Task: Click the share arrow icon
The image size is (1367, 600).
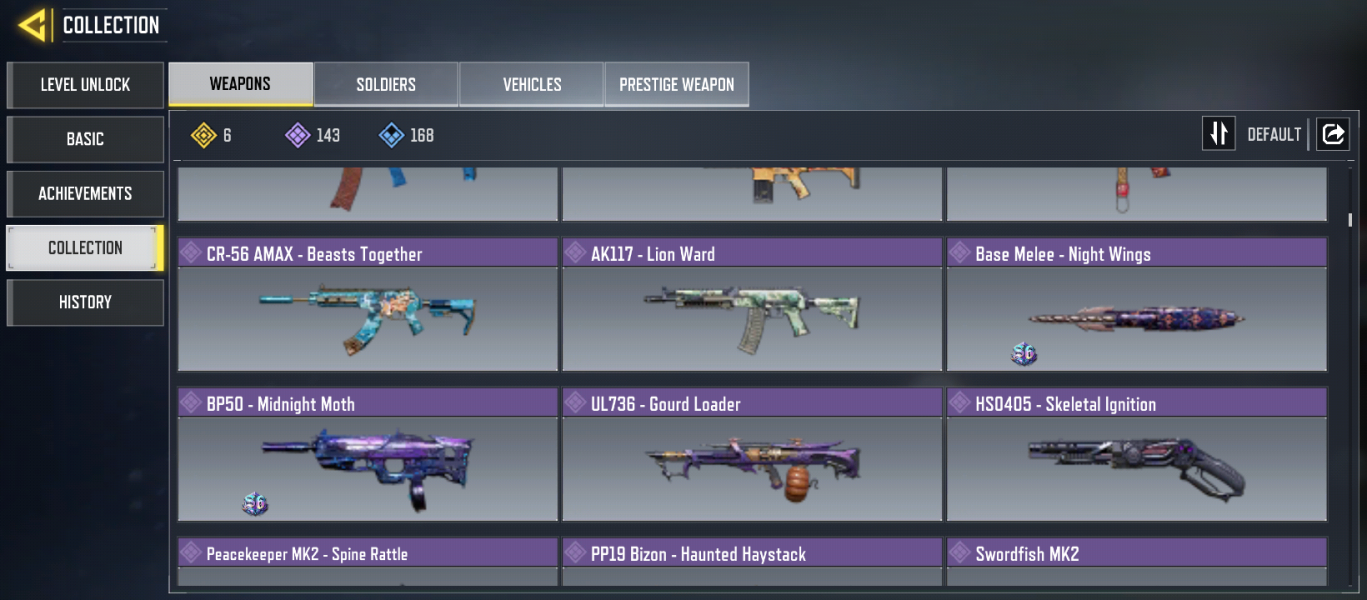Action: 1332,134
